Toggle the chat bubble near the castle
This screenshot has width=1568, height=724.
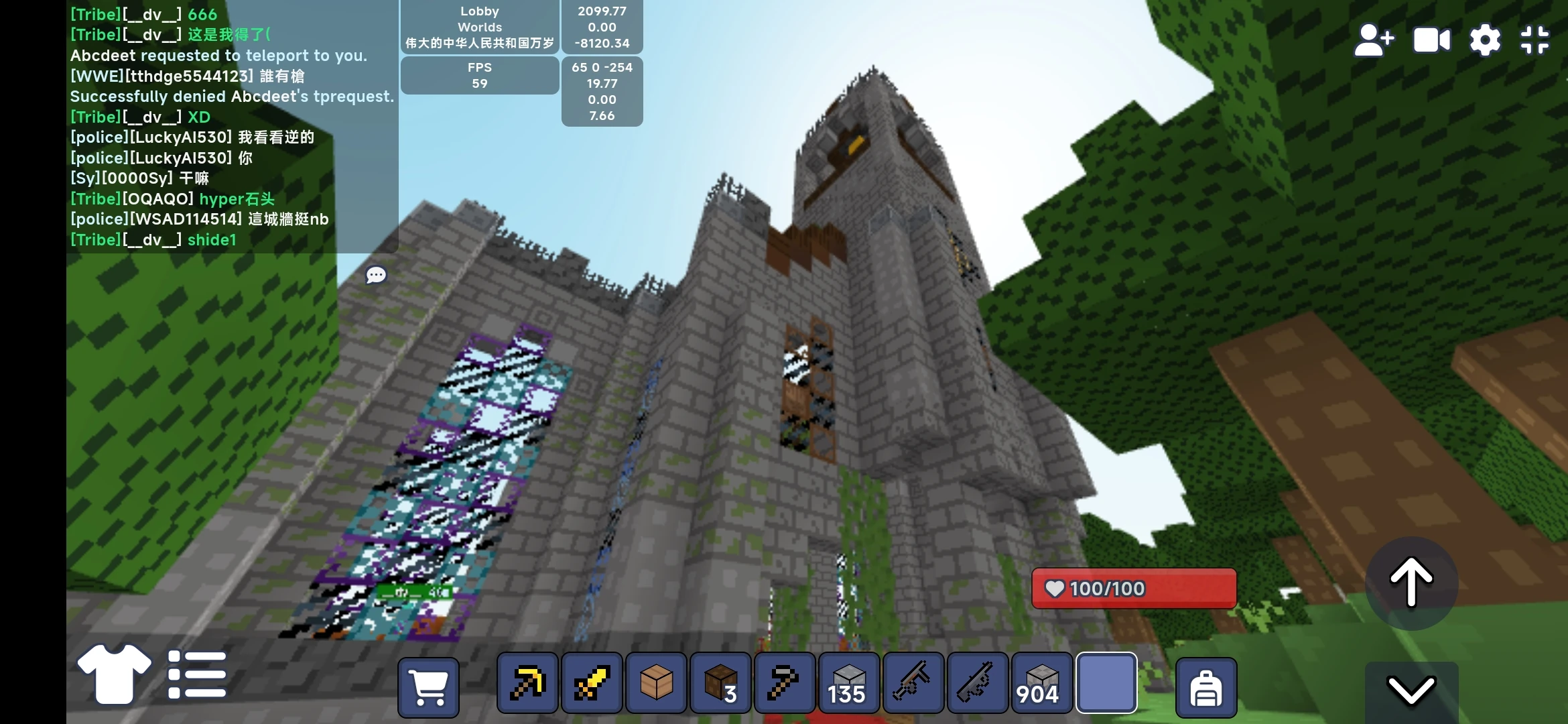point(376,275)
